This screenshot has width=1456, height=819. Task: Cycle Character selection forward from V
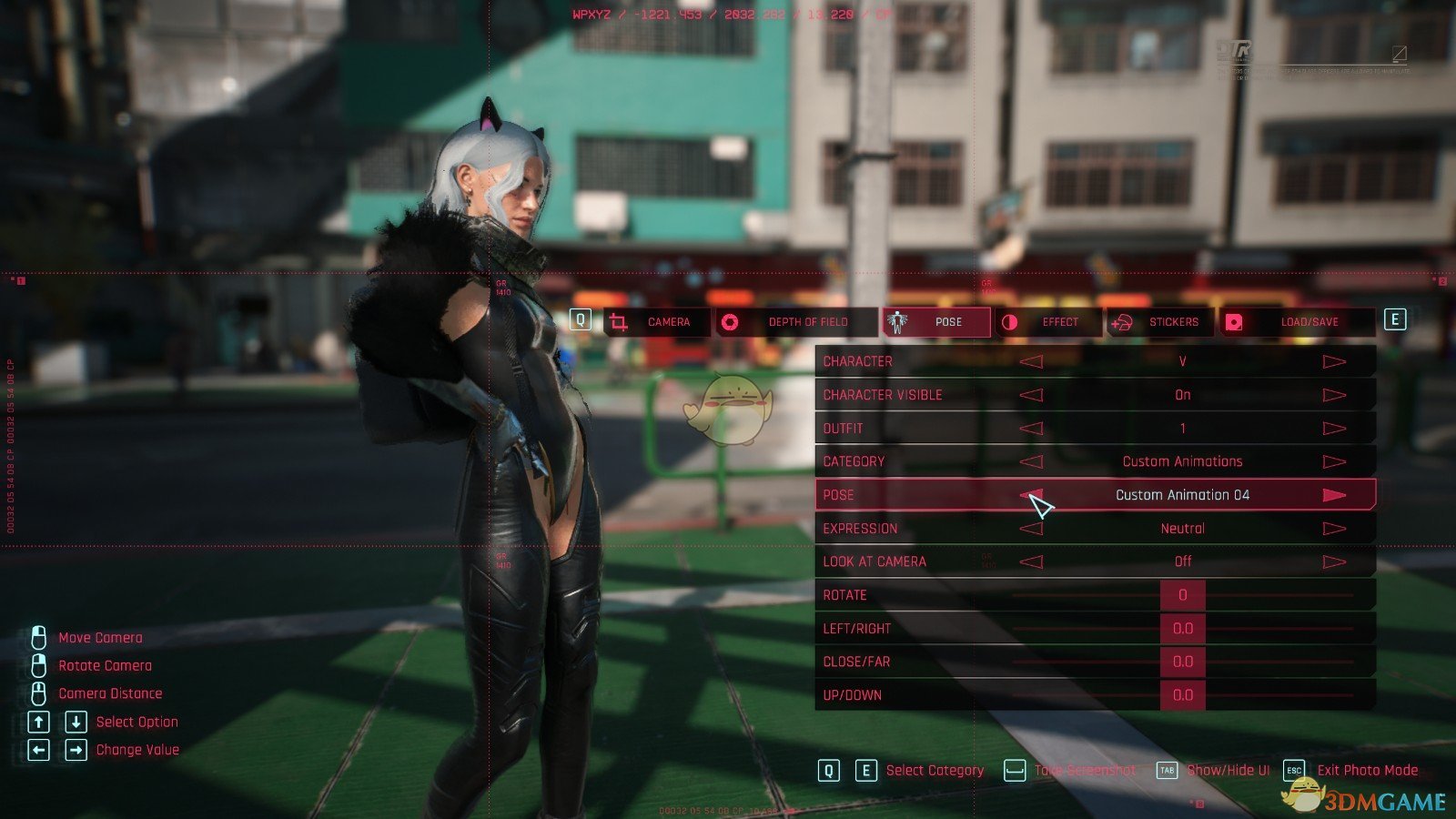(x=1336, y=360)
